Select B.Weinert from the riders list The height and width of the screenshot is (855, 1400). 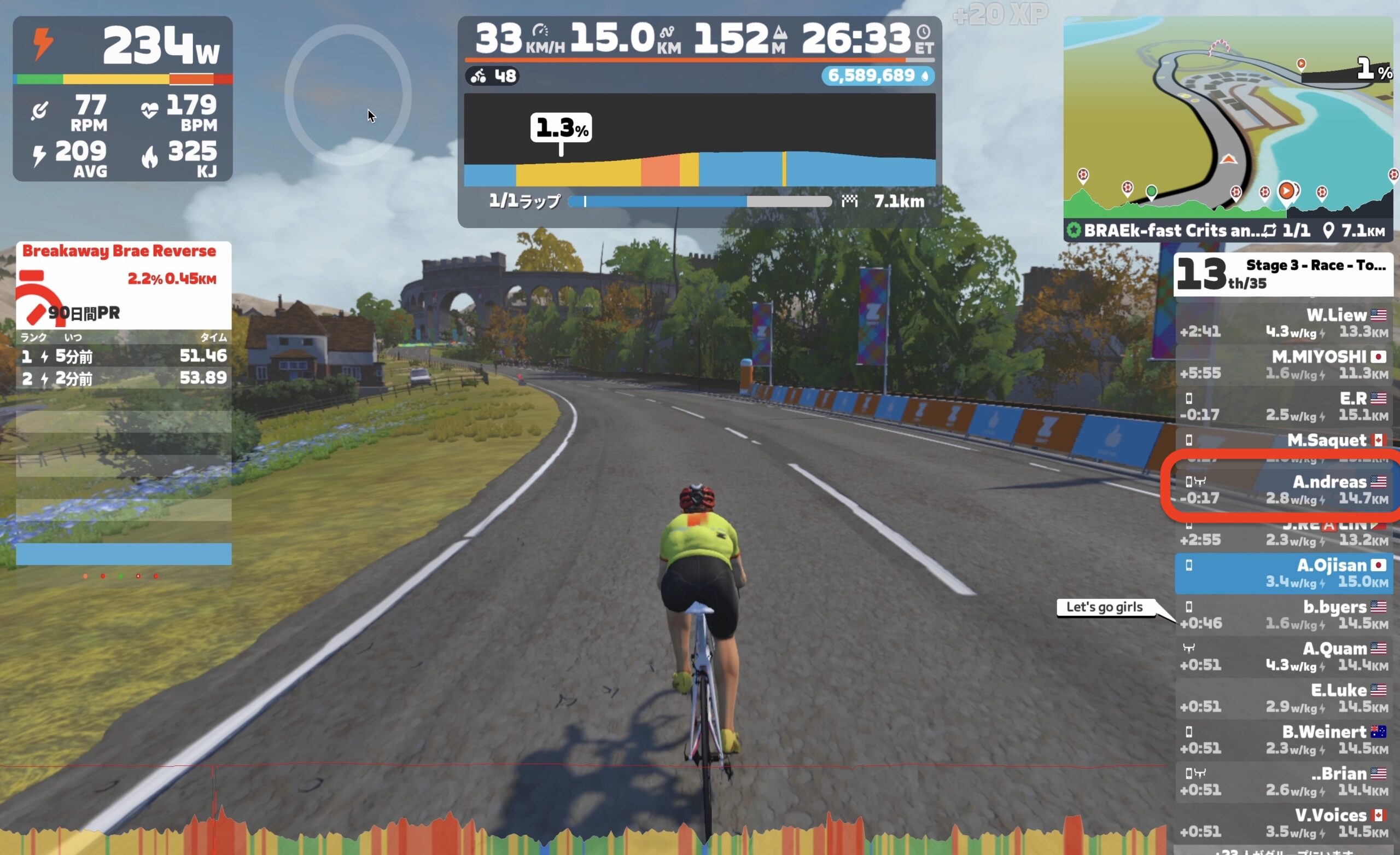tap(1283, 739)
